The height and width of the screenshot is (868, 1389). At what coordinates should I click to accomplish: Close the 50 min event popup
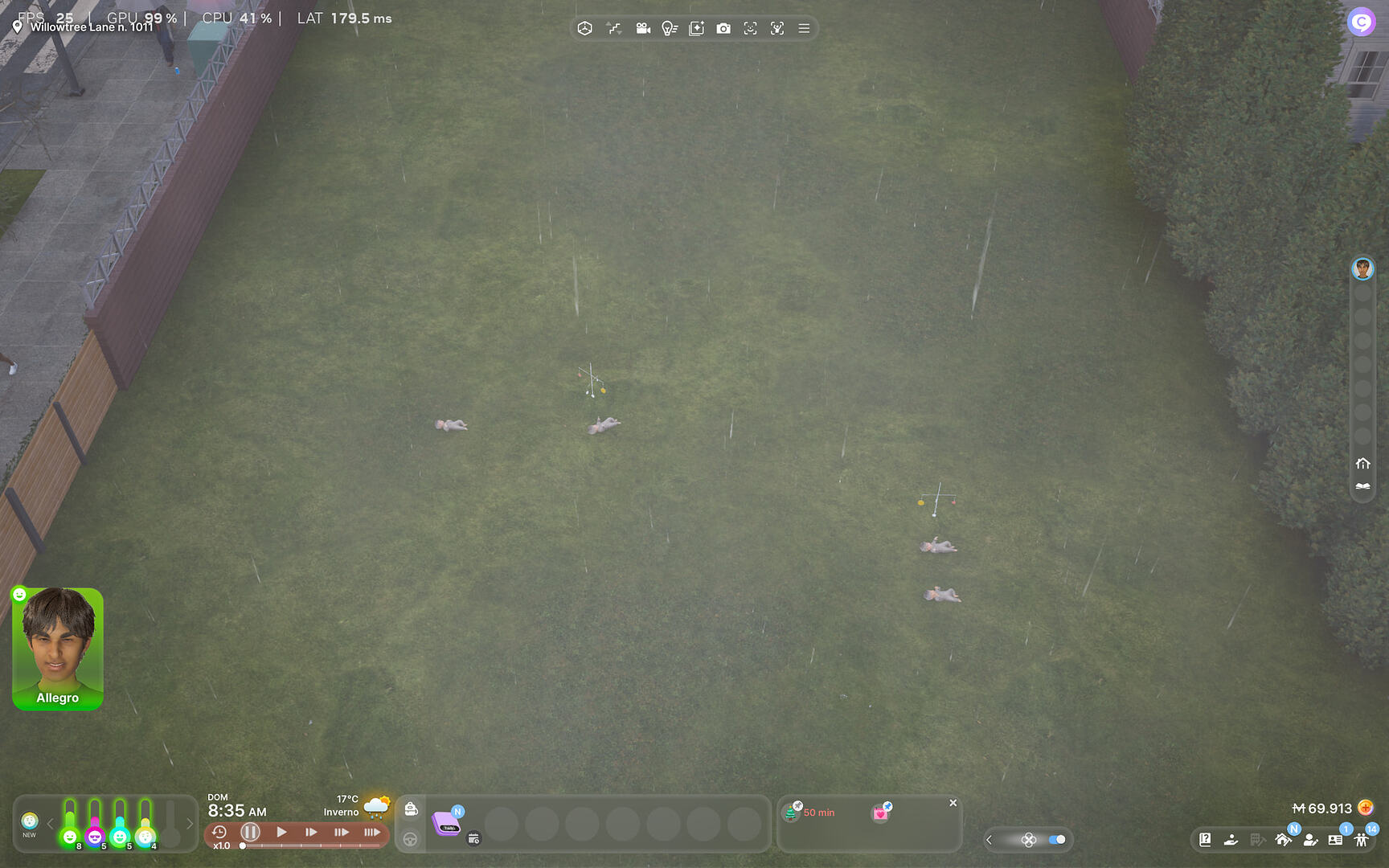(953, 803)
